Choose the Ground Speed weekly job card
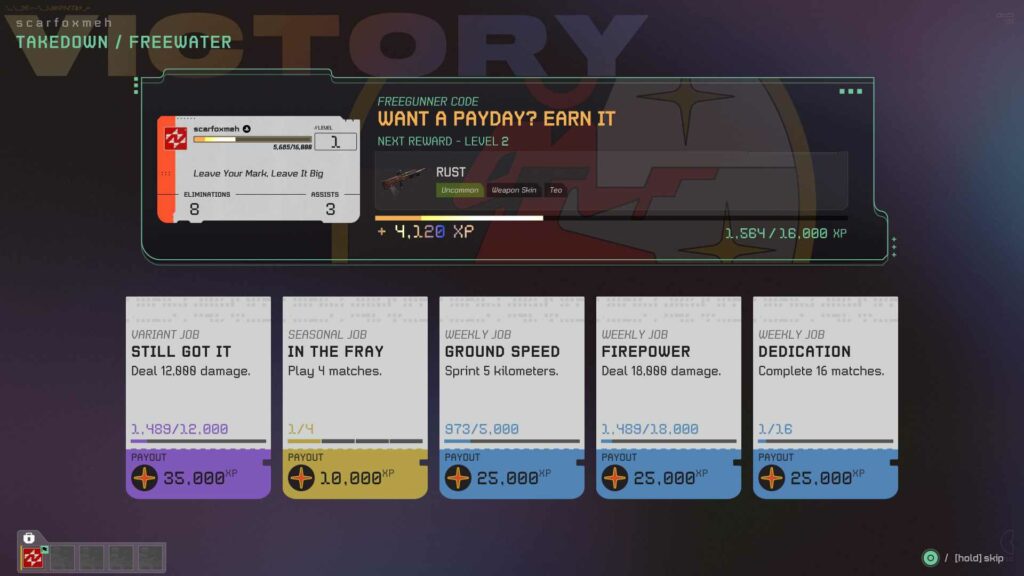 [512, 397]
